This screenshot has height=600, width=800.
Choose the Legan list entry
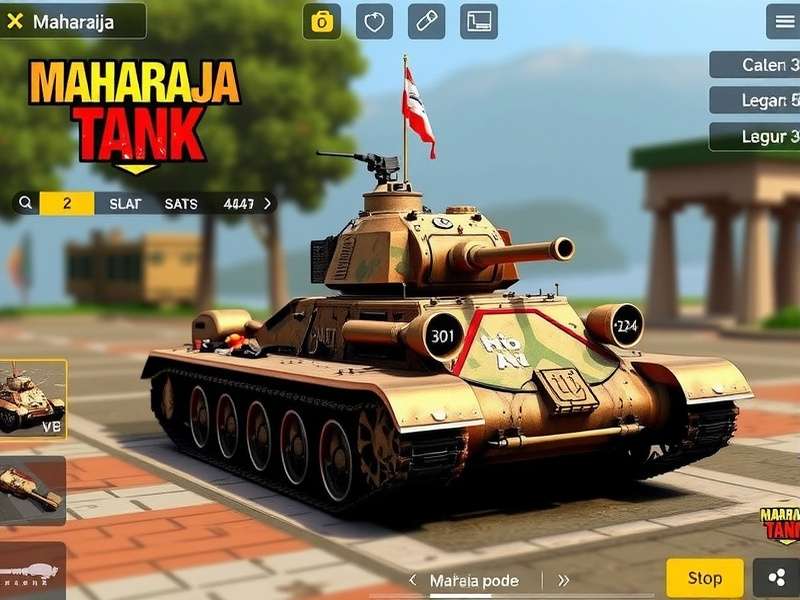[x=756, y=101]
